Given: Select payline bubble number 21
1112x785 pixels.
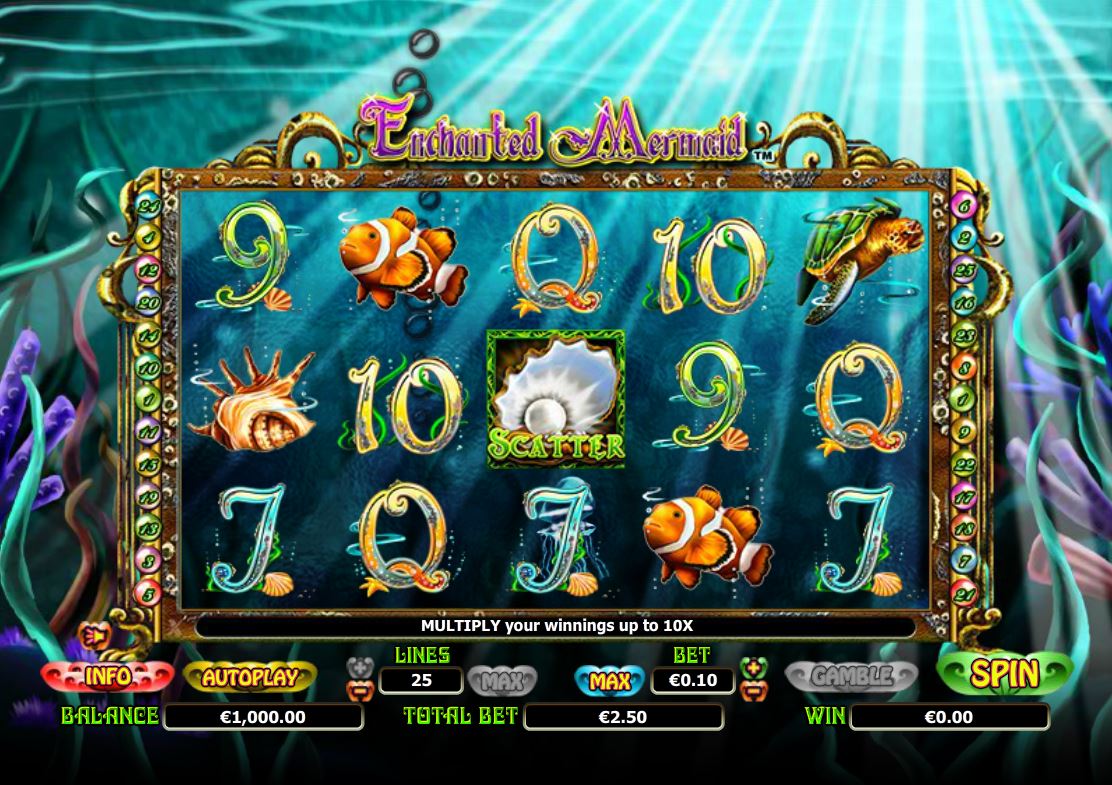Looking at the screenshot, I should pos(964,594).
